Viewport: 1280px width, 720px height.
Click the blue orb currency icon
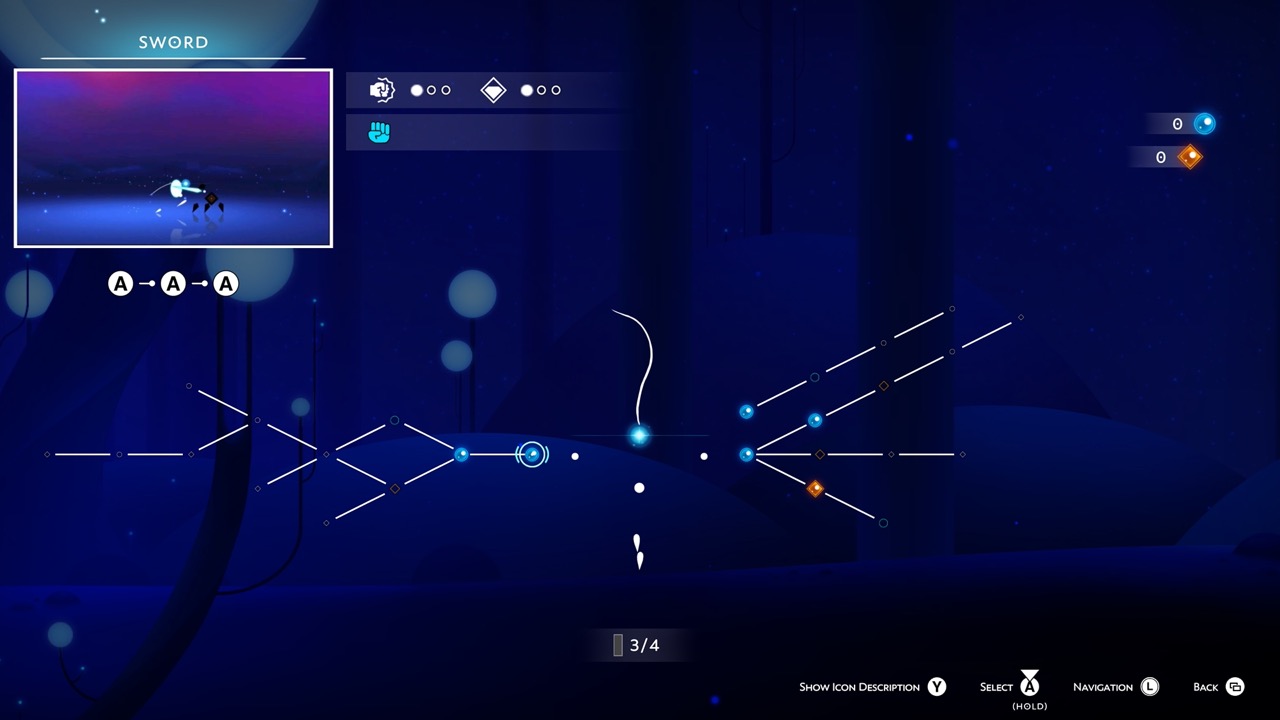click(1203, 123)
